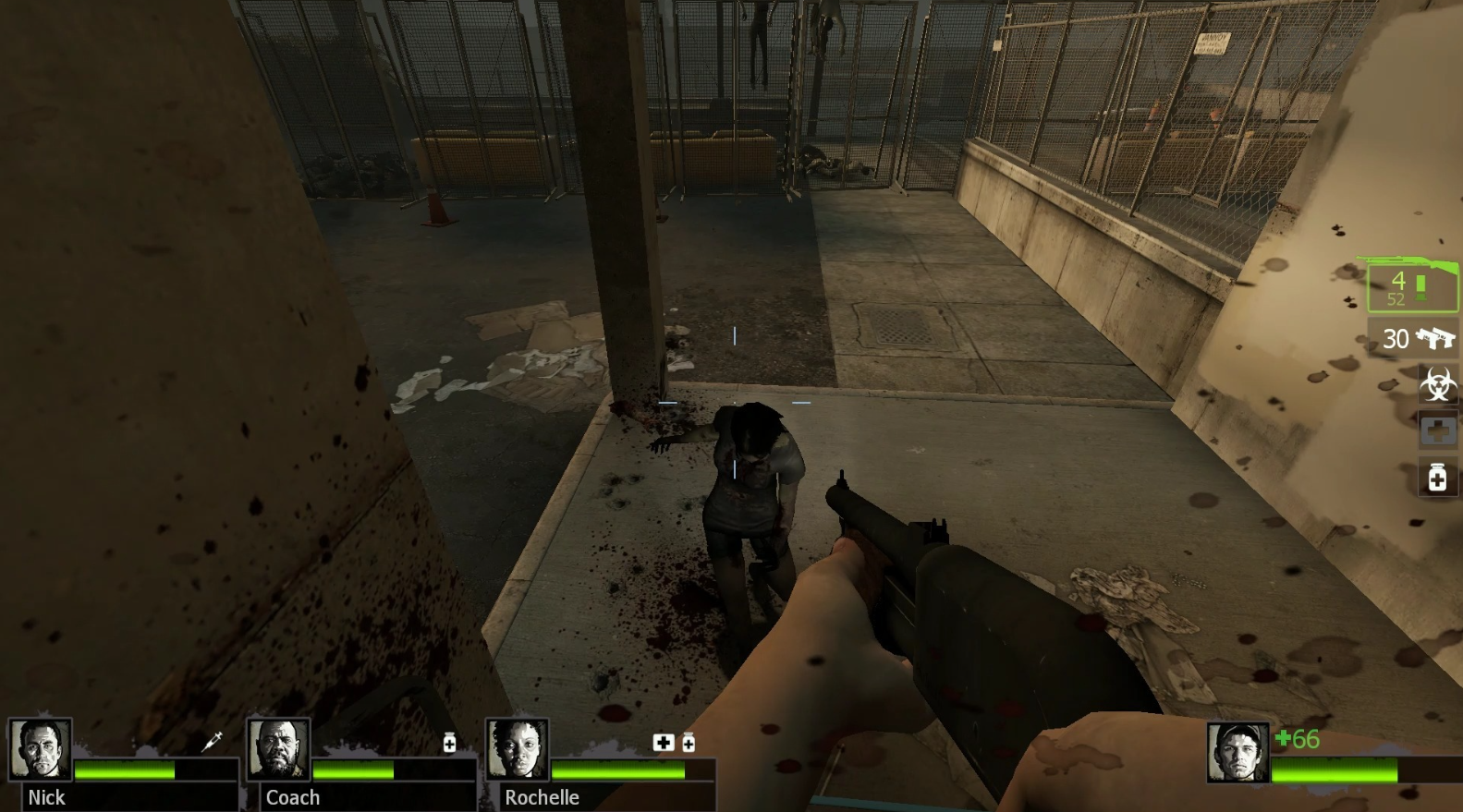
Task: Choose the biohazard bile bomb slot
Action: tap(1438, 384)
